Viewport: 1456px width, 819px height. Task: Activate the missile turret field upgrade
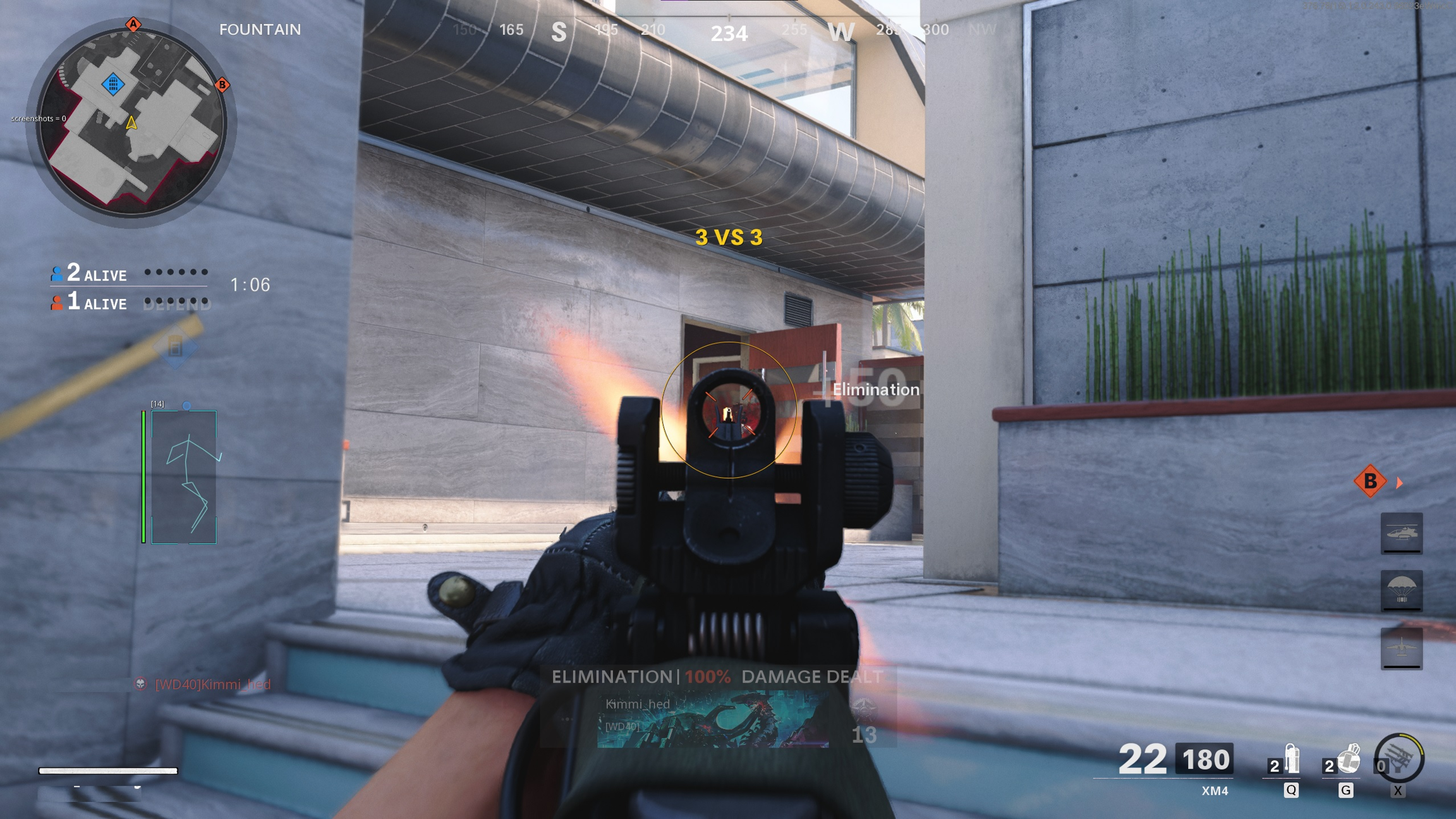point(1399,758)
